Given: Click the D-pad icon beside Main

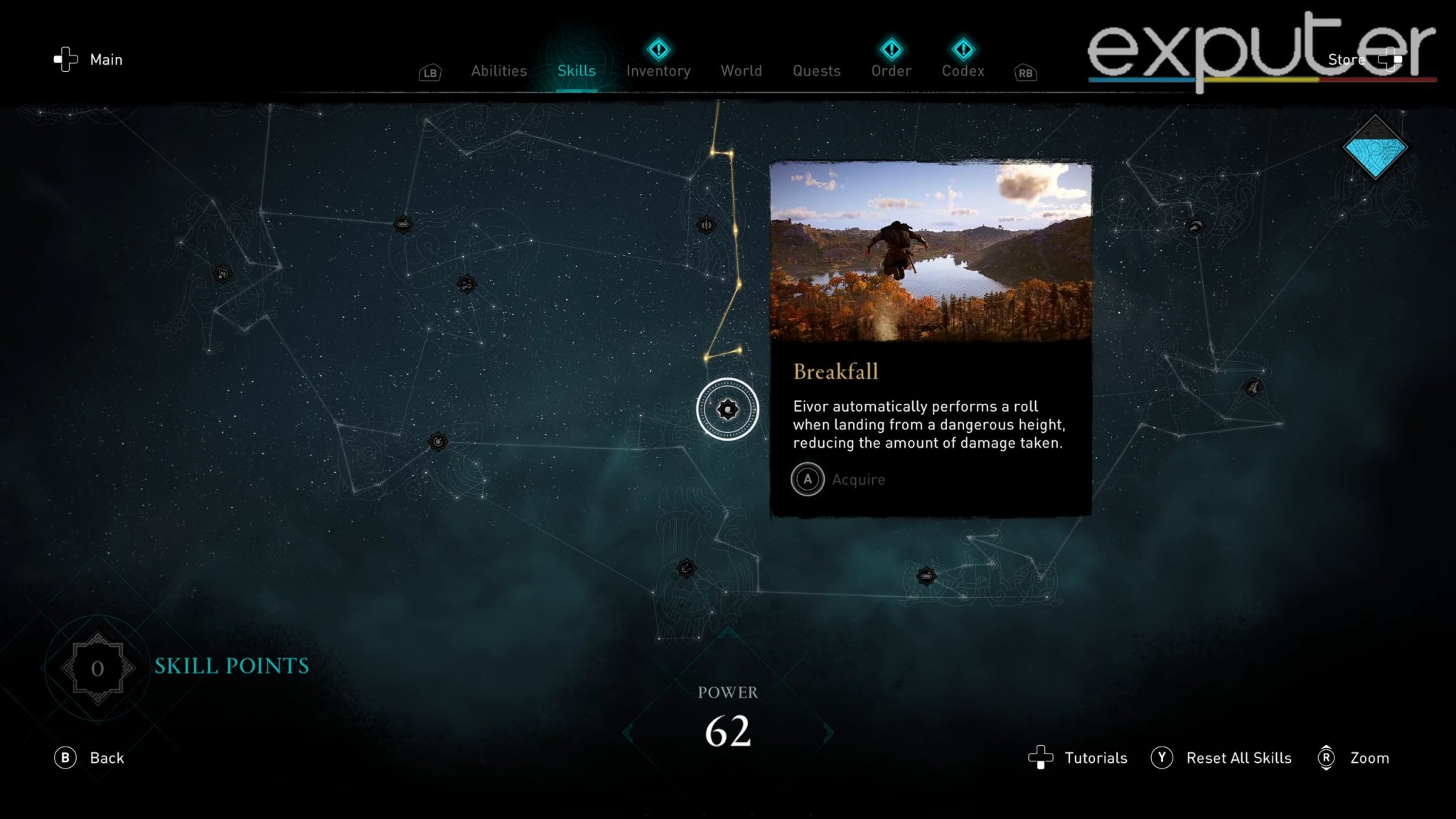Looking at the screenshot, I should [x=66, y=59].
